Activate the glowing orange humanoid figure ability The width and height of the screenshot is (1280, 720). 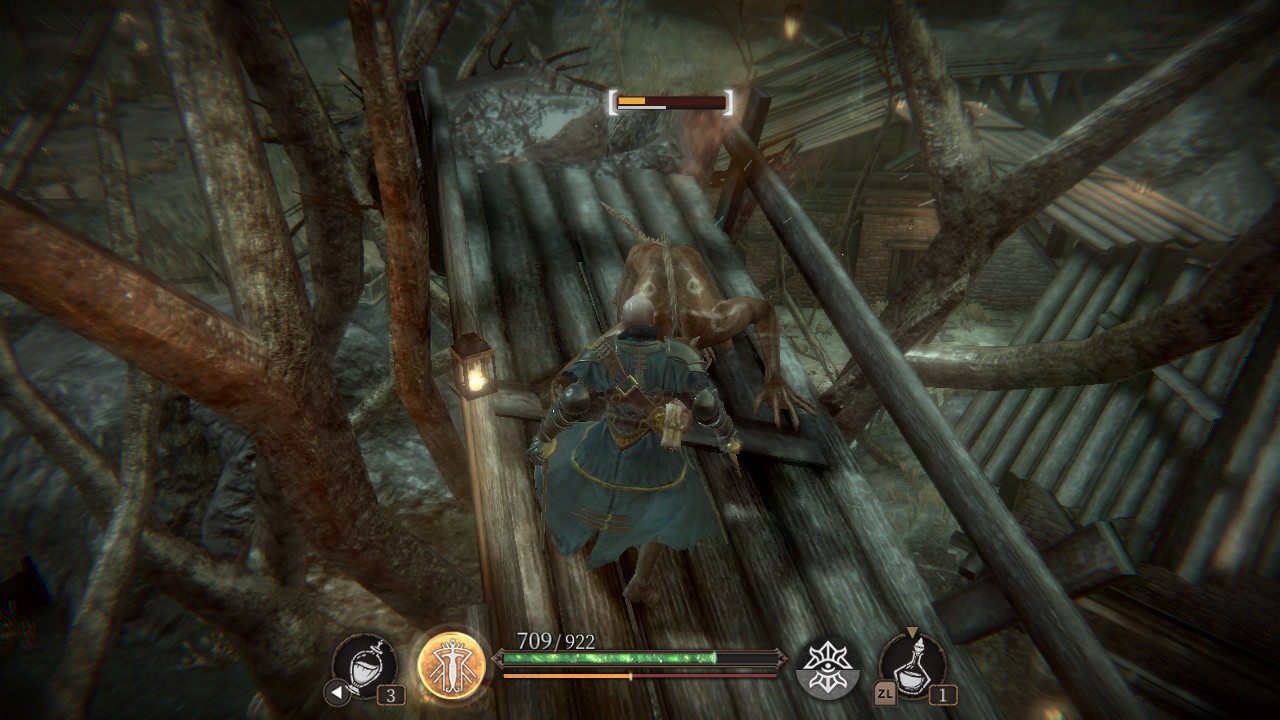tap(451, 665)
